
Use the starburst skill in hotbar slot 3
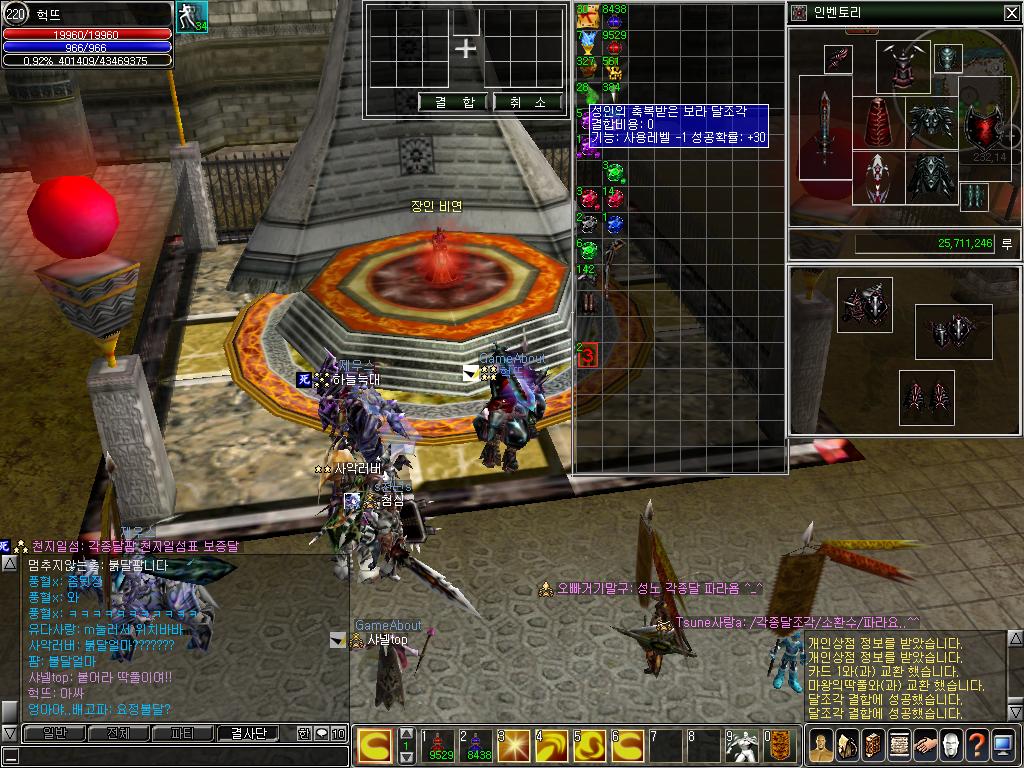tap(516, 745)
